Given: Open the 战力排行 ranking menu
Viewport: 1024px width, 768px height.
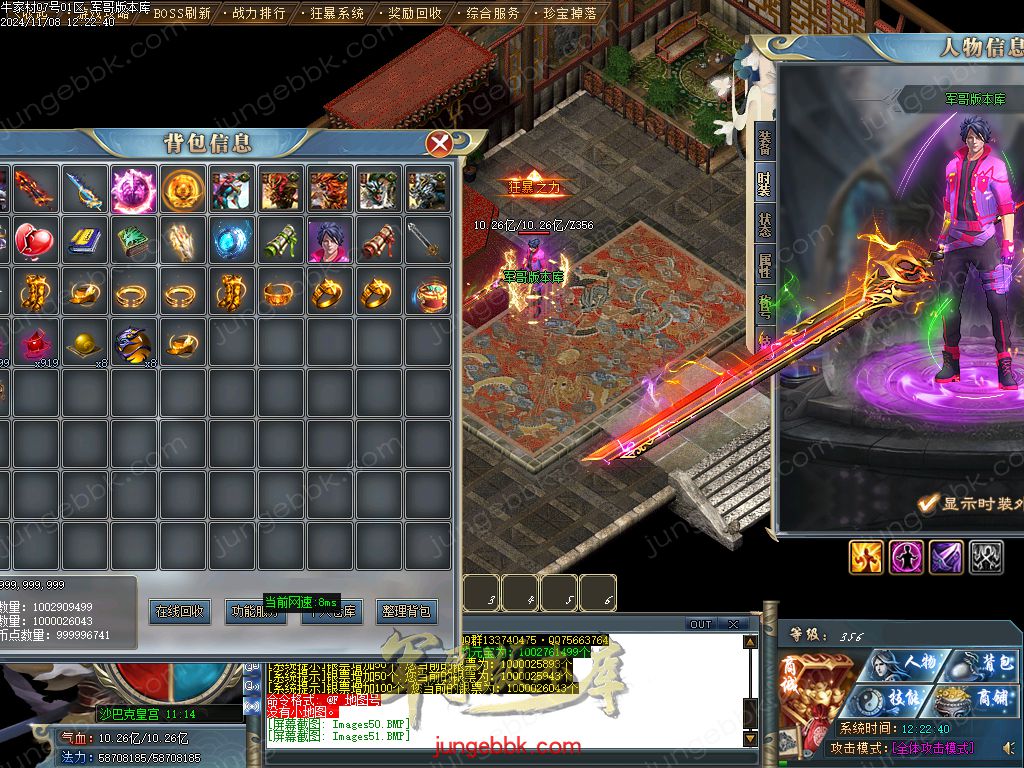Looking at the screenshot, I should point(258,14).
